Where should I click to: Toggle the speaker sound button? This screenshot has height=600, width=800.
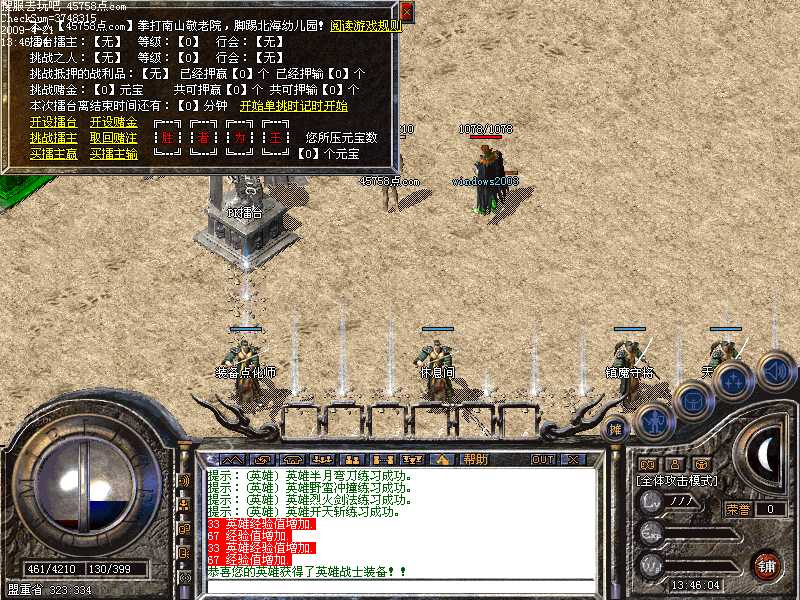pos(776,370)
